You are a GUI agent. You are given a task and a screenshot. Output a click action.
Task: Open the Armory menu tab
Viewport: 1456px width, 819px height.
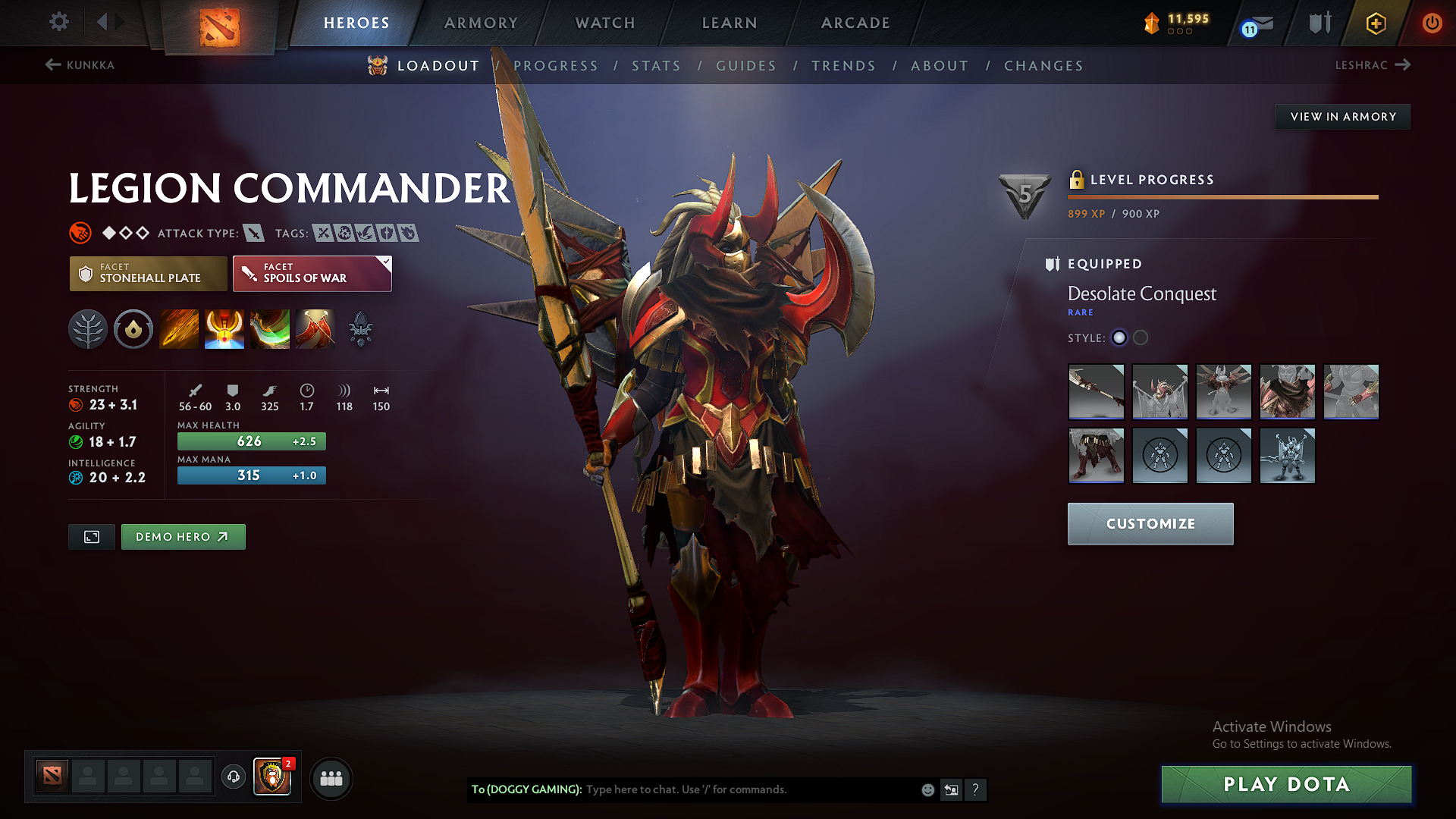(x=481, y=23)
